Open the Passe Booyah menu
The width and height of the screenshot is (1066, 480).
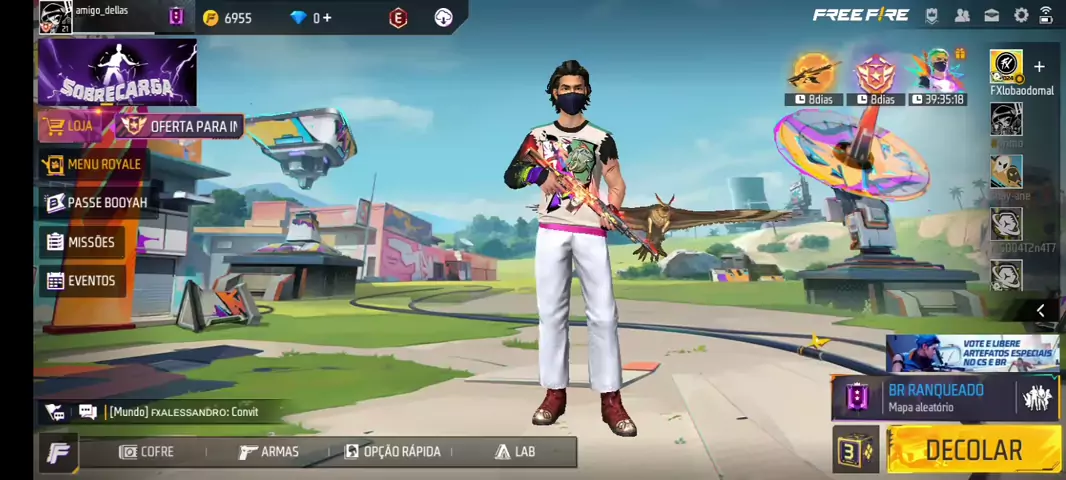pos(96,203)
